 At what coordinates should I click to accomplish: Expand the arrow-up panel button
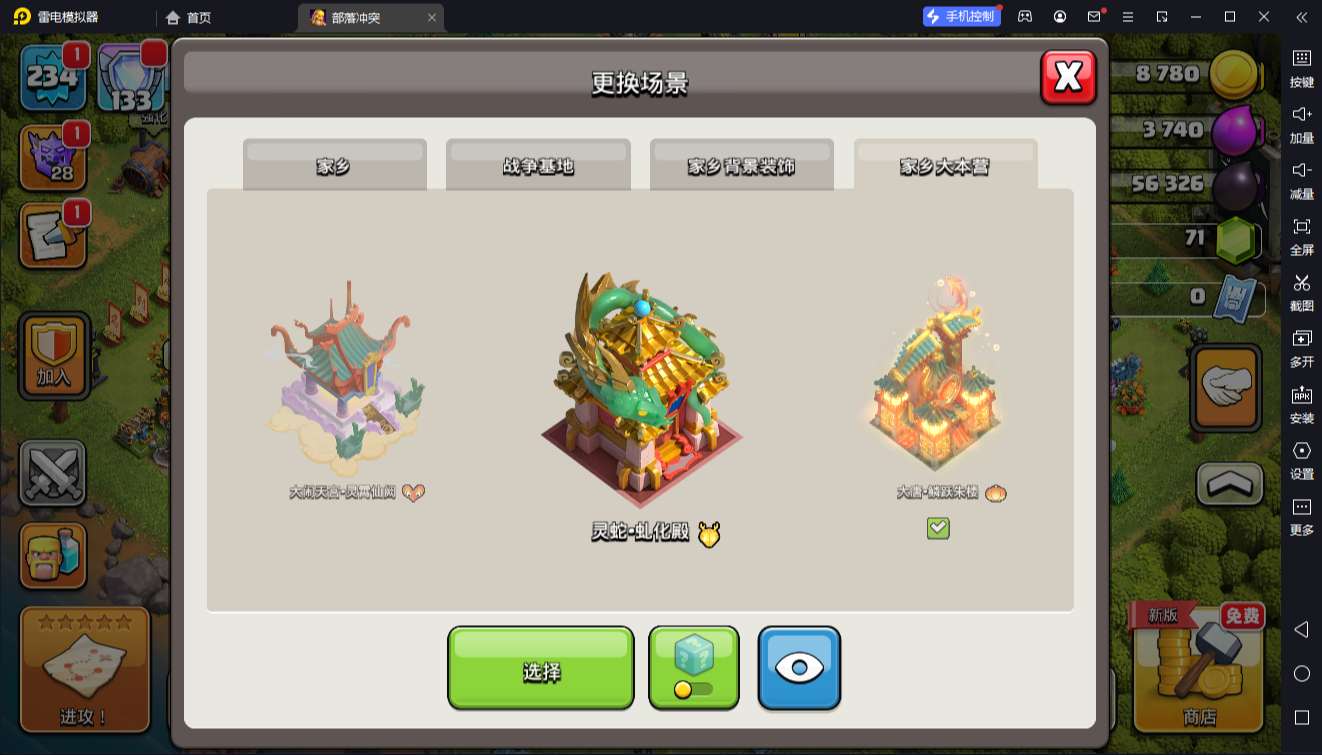[x=1230, y=484]
